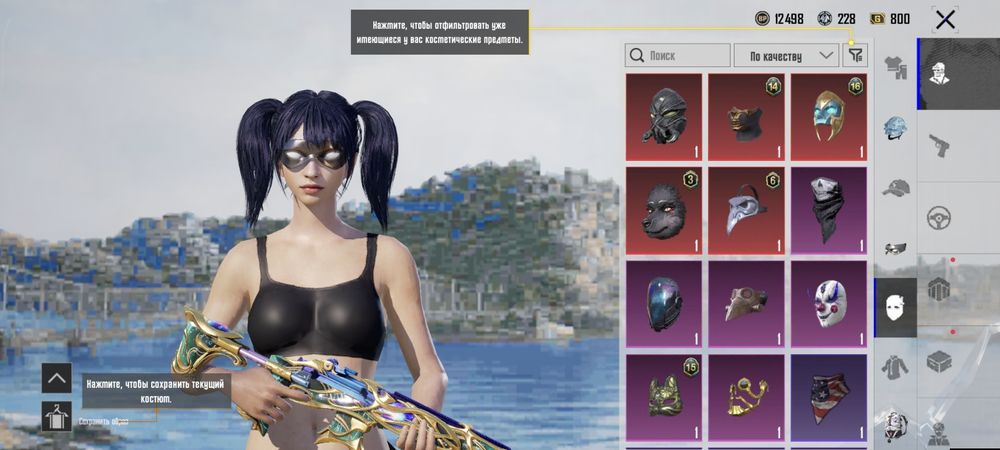The width and height of the screenshot is (1000, 450).
Task: Select the black gas mask item
Action: coord(664,116)
